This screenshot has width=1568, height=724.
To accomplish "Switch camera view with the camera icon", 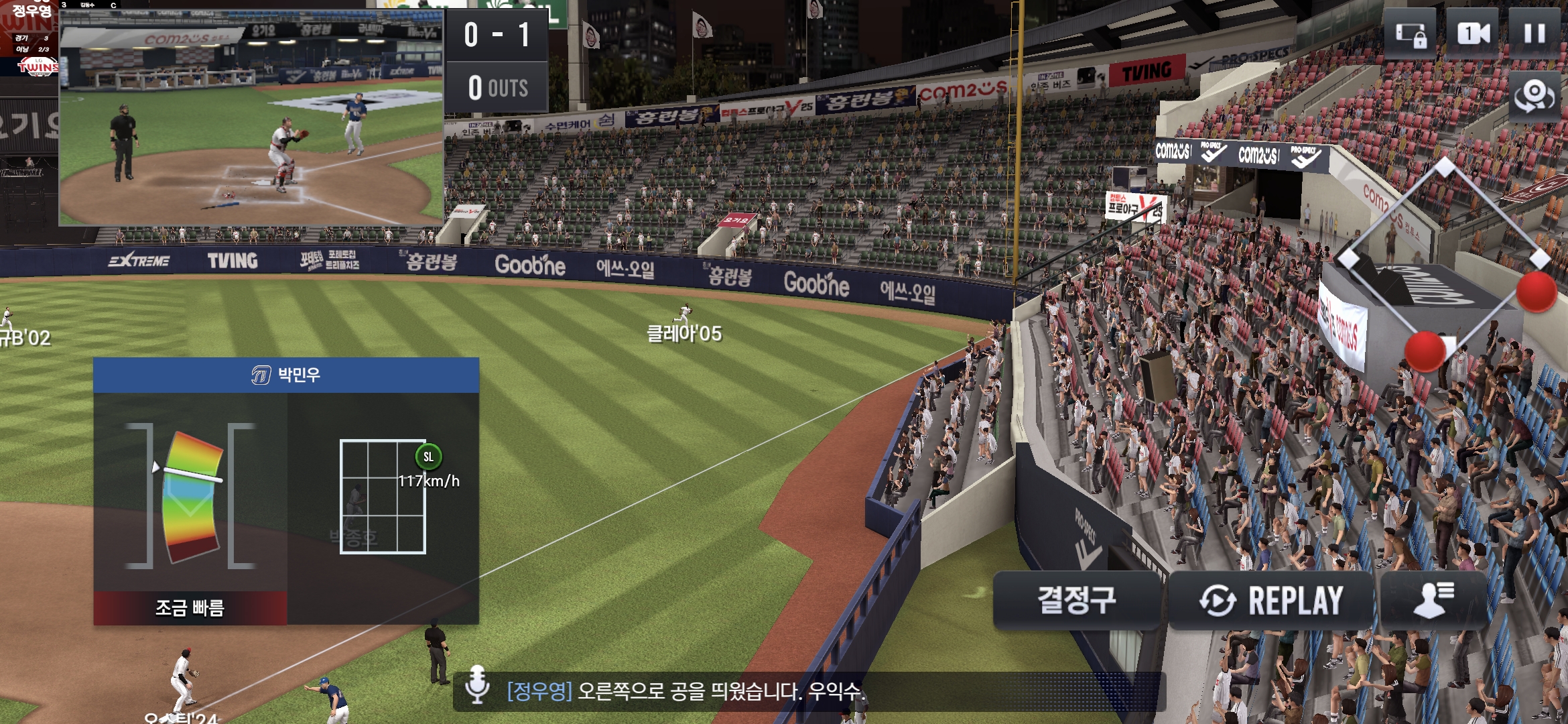I will pyautogui.click(x=1473, y=34).
